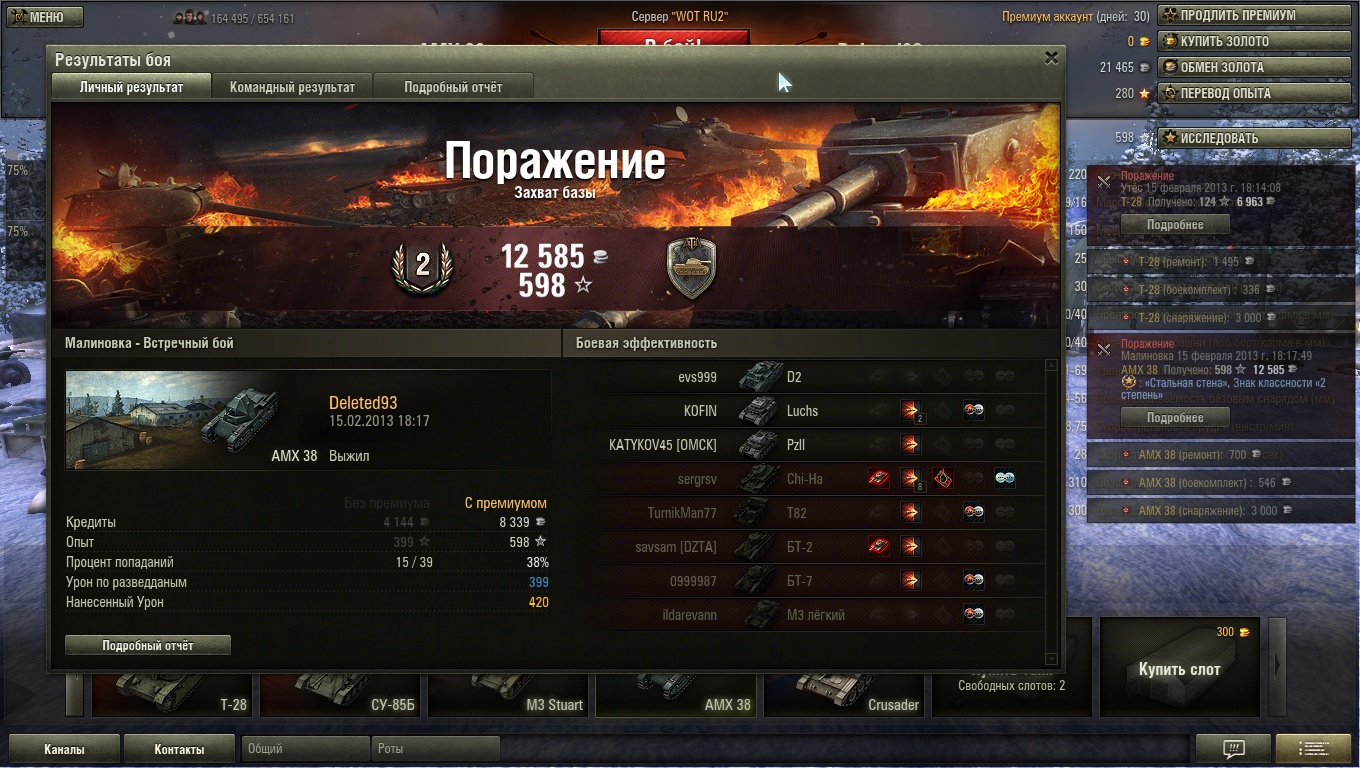Buy gold via Купить золото
This screenshot has height=768, width=1360.
[1228, 41]
